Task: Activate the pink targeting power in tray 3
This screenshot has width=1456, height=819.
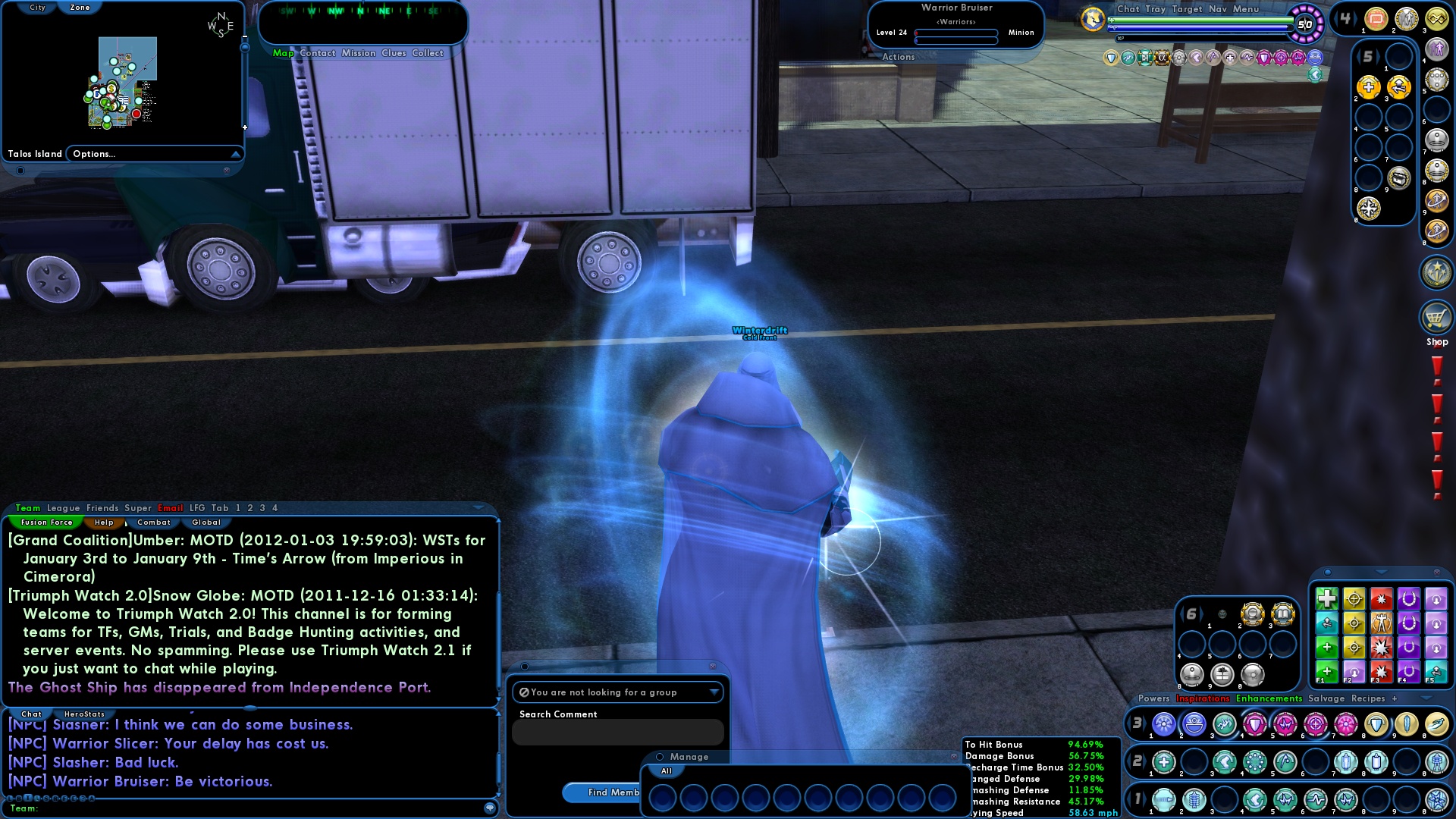Action: point(1316,723)
